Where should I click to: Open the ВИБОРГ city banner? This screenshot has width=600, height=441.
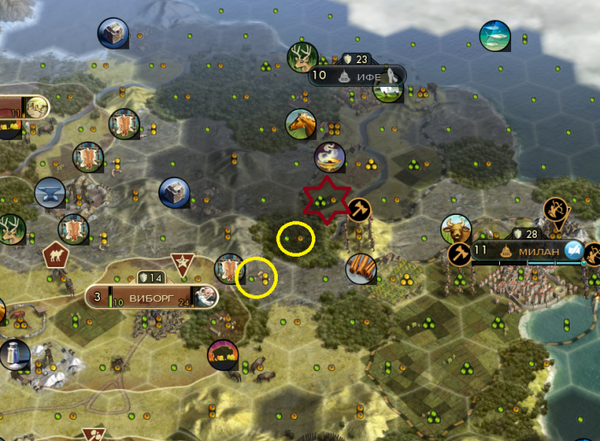(x=150, y=296)
